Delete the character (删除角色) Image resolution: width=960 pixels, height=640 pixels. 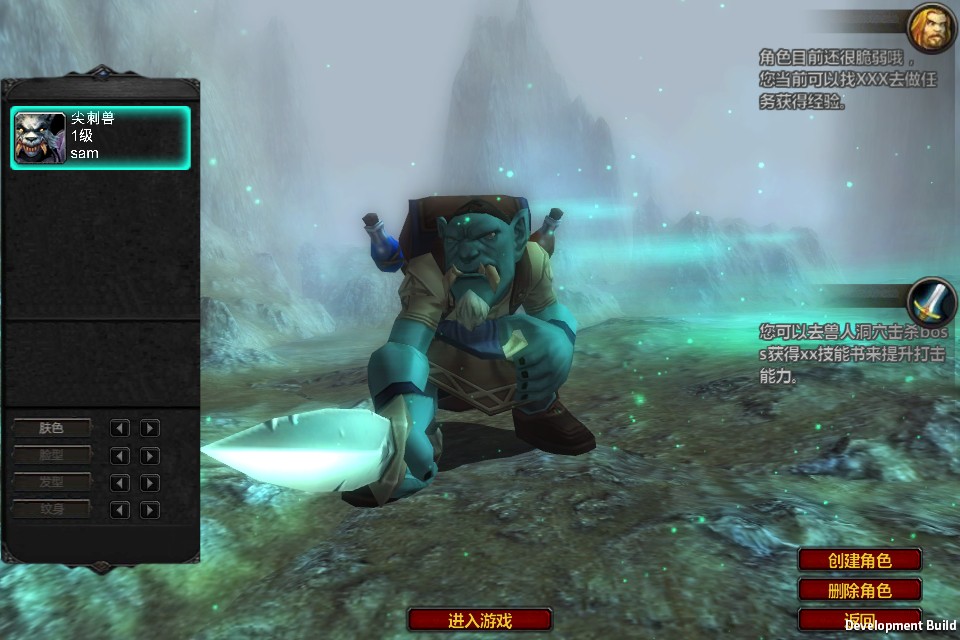(x=859, y=590)
